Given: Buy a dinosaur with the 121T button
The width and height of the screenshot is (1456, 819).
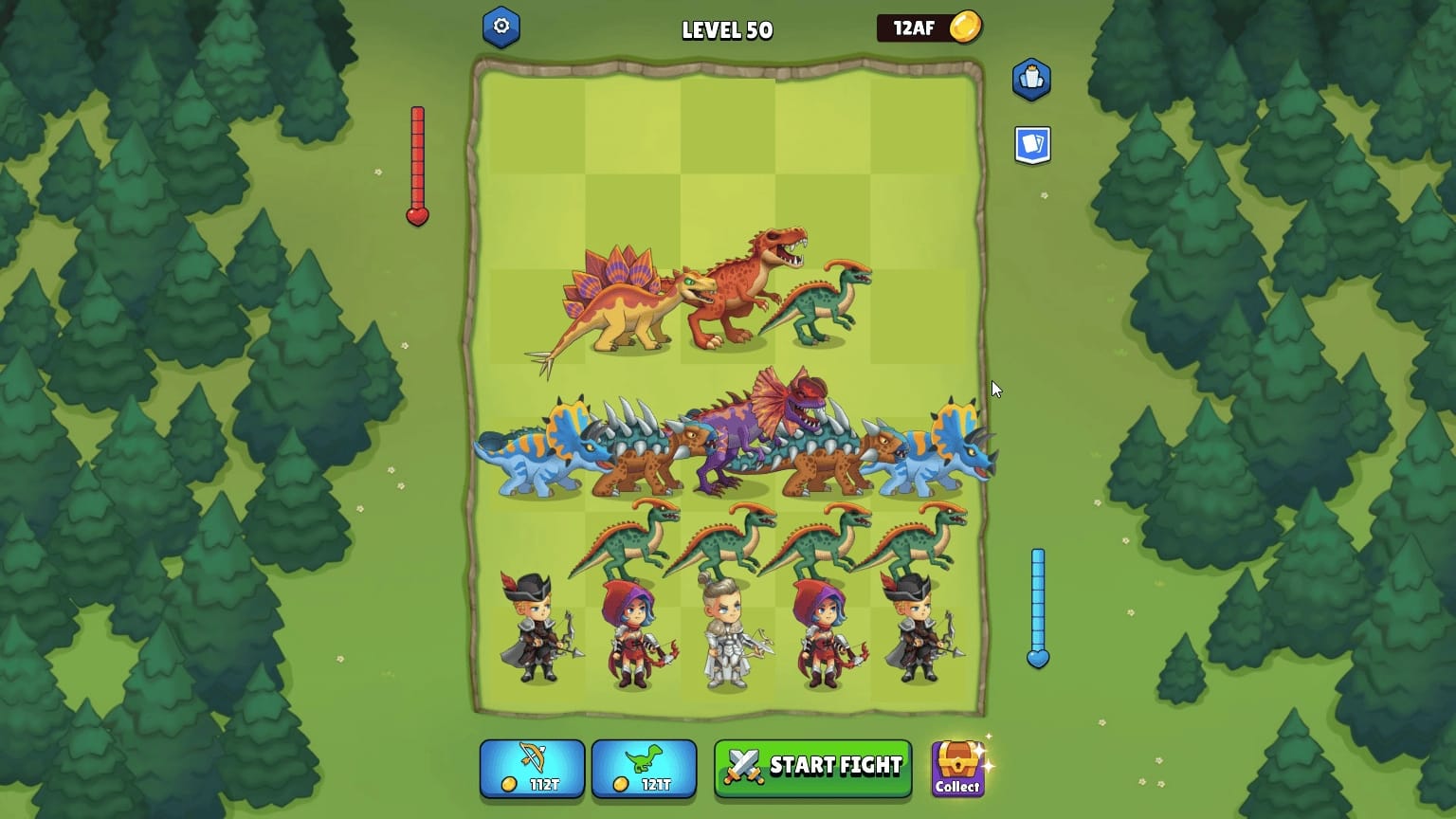Looking at the screenshot, I should pyautogui.click(x=644, y=769).
